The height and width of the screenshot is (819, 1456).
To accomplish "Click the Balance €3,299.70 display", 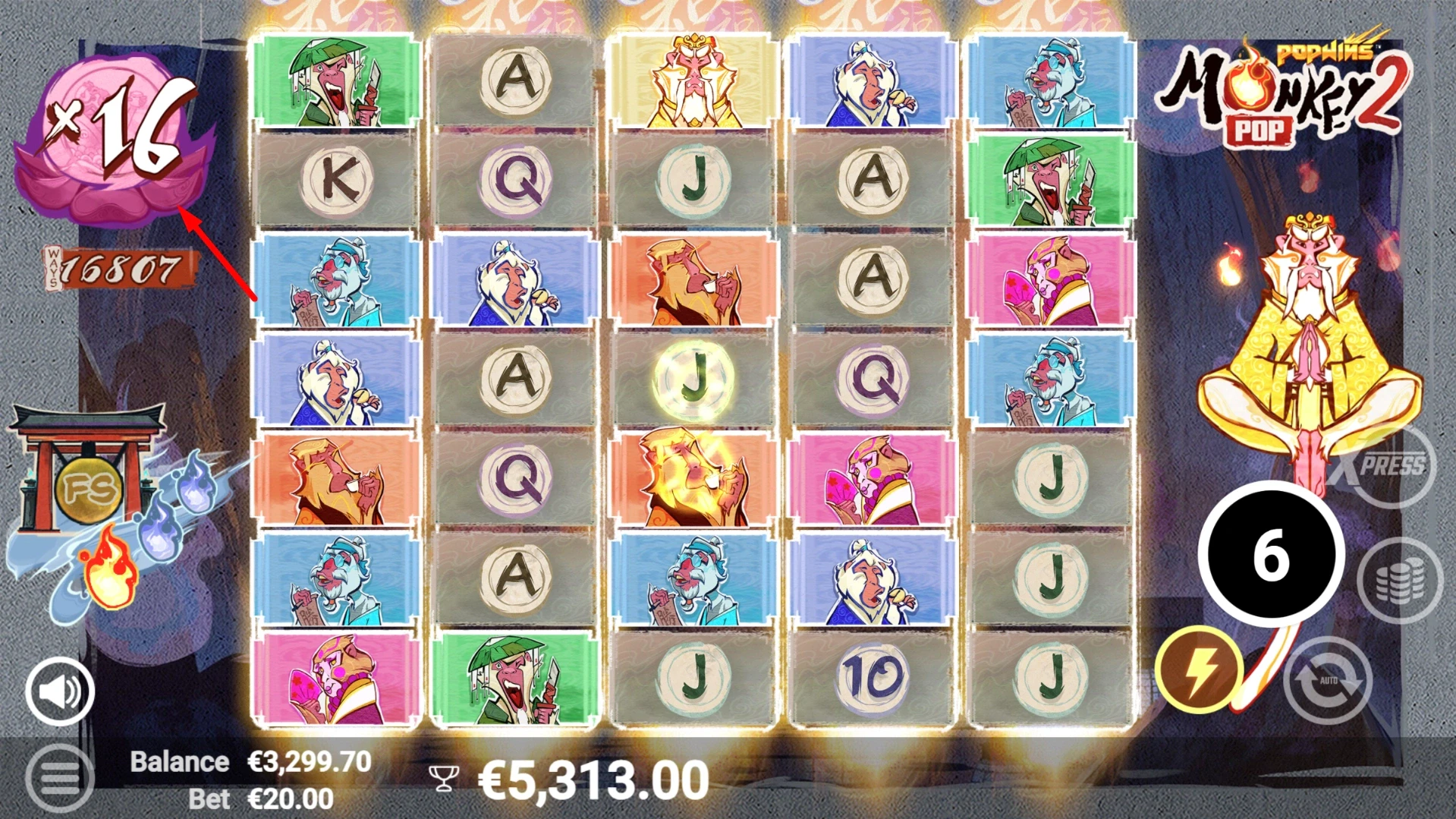I will (250, 761).
